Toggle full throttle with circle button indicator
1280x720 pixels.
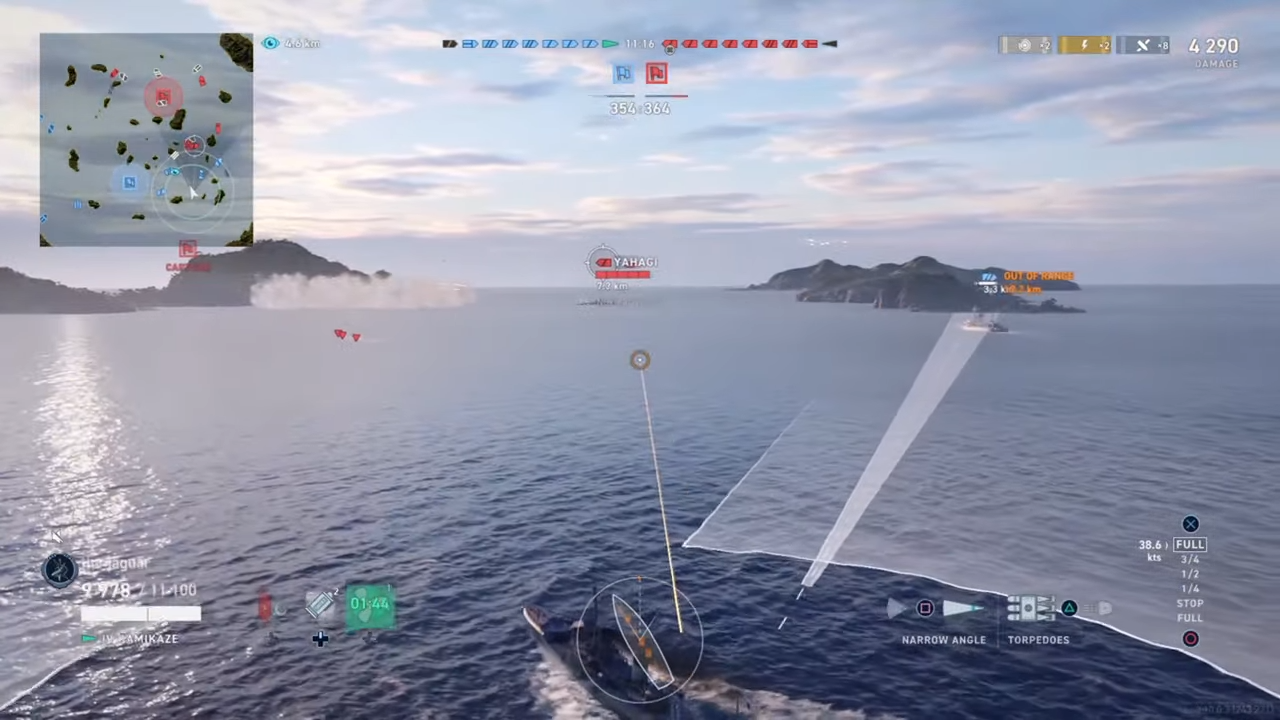point(1190,638)
